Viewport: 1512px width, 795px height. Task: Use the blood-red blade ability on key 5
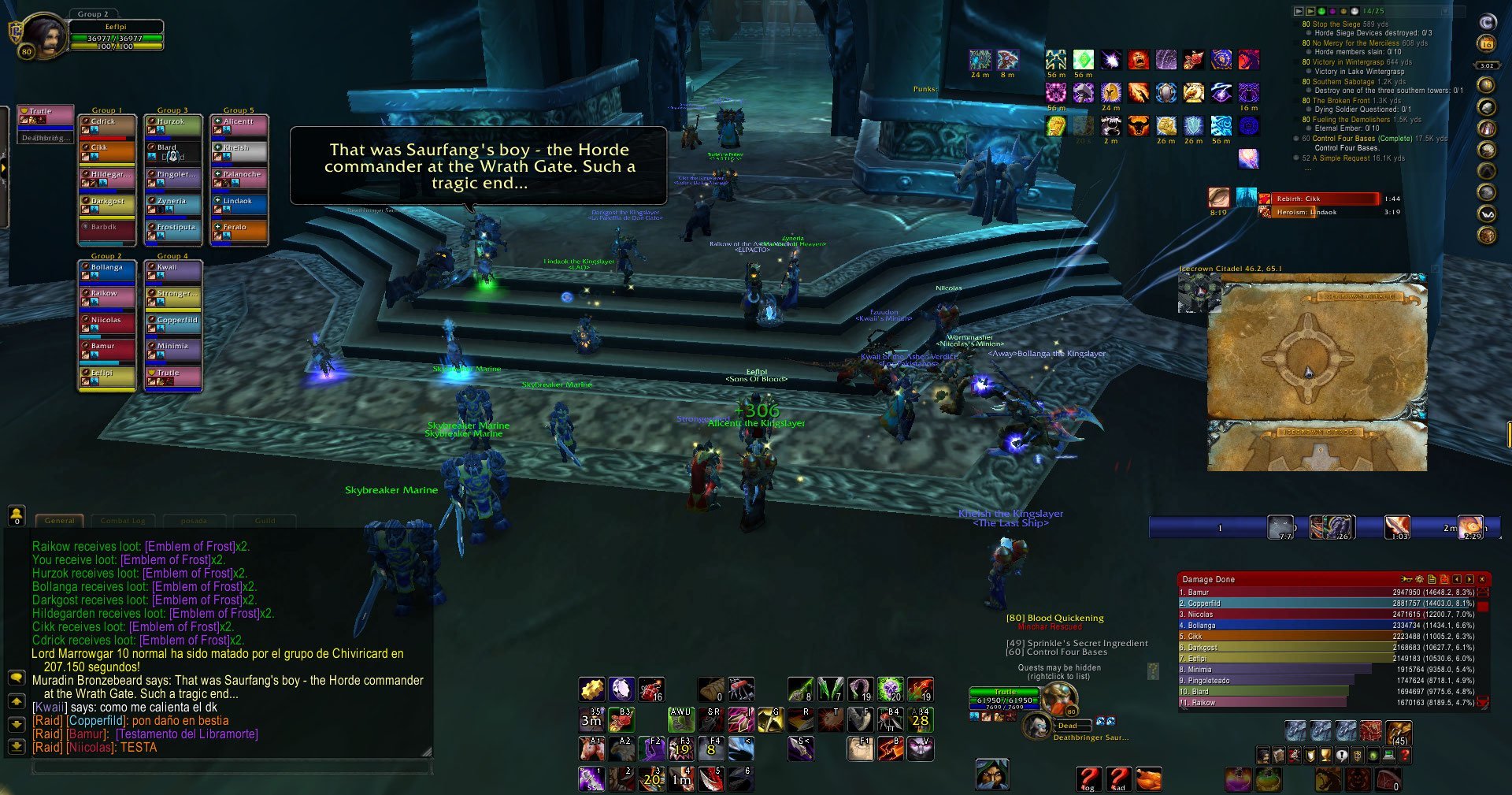click(x=711, y=778)
